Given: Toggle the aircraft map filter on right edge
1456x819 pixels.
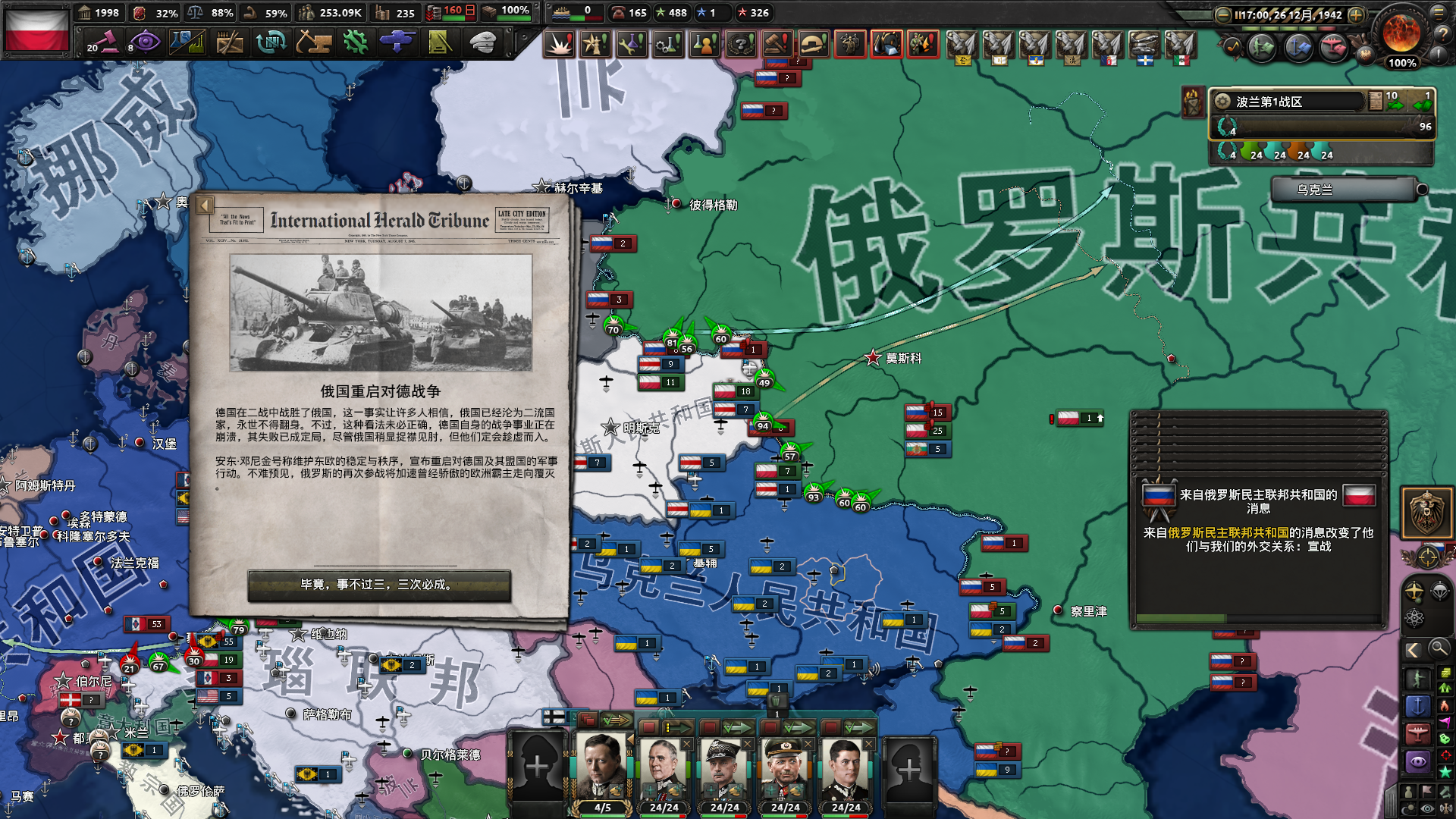Looking at the screenshot, I should pos(1417,731).
